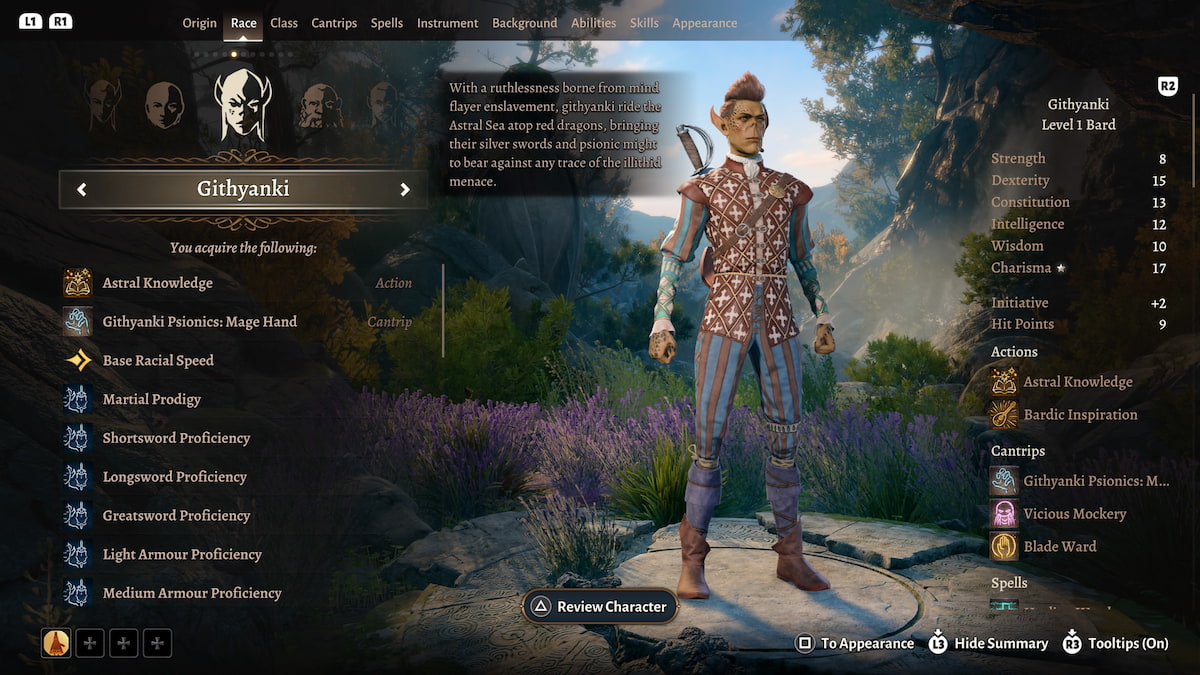The height and width of the screenshot is (675, 1200).
Task: Open the Abilities tab
Action: pyautogui.click(x=594, y=23)
